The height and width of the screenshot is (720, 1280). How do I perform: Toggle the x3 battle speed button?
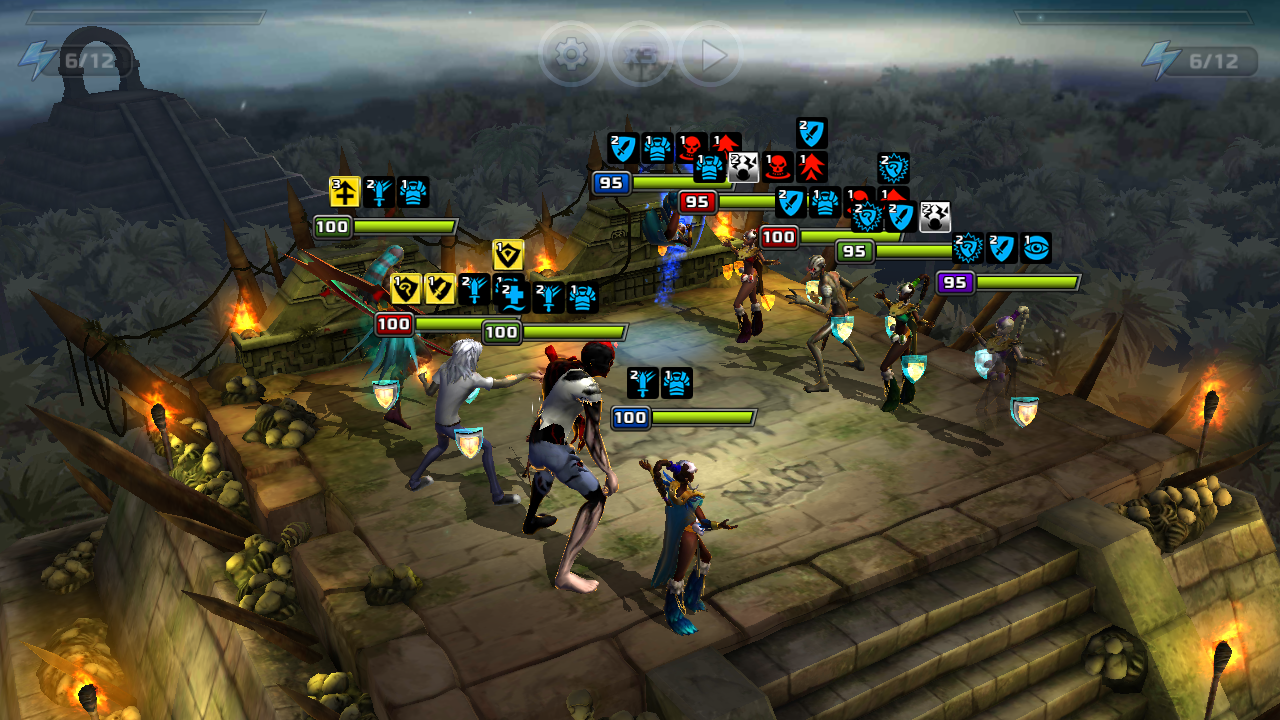tap(641, 55)
